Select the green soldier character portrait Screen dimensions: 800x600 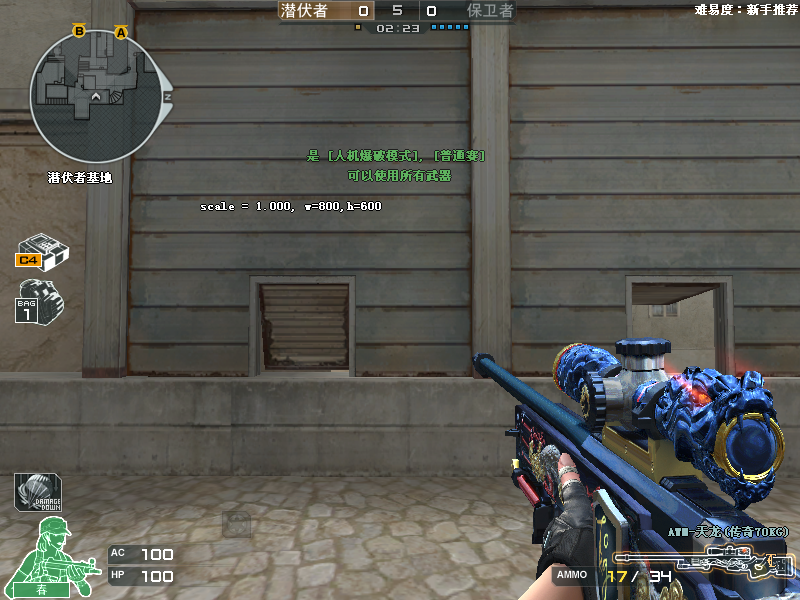(x=52, y=553)
